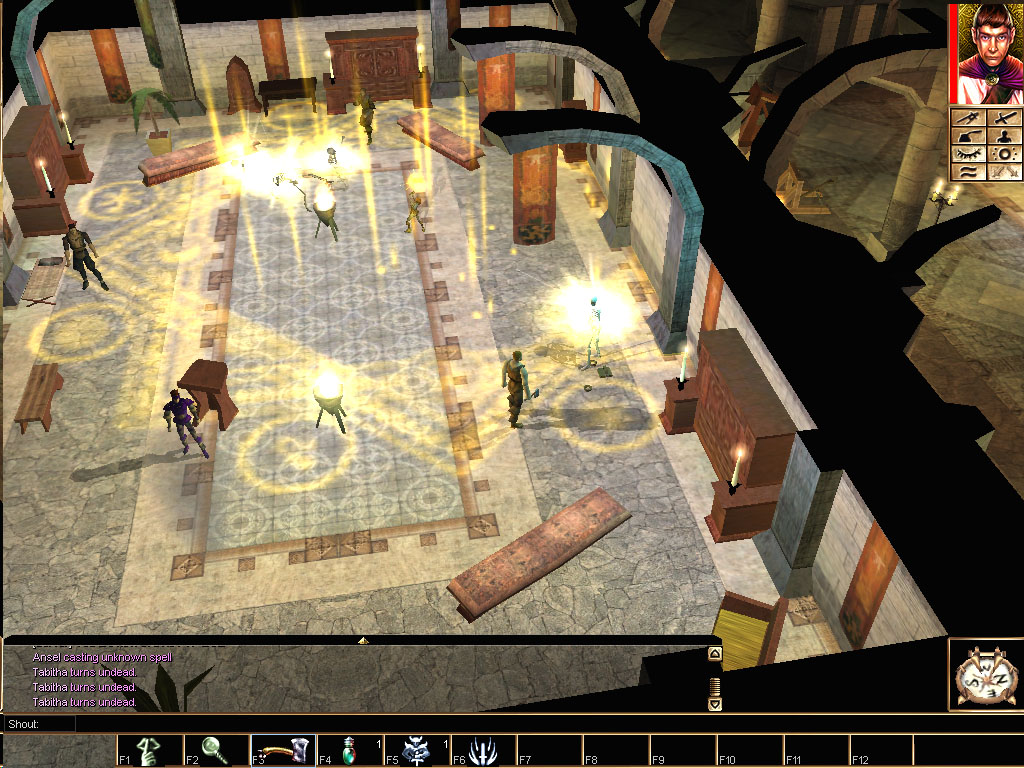
Task: Click the compass in the corner
Action: pos(985,676)
